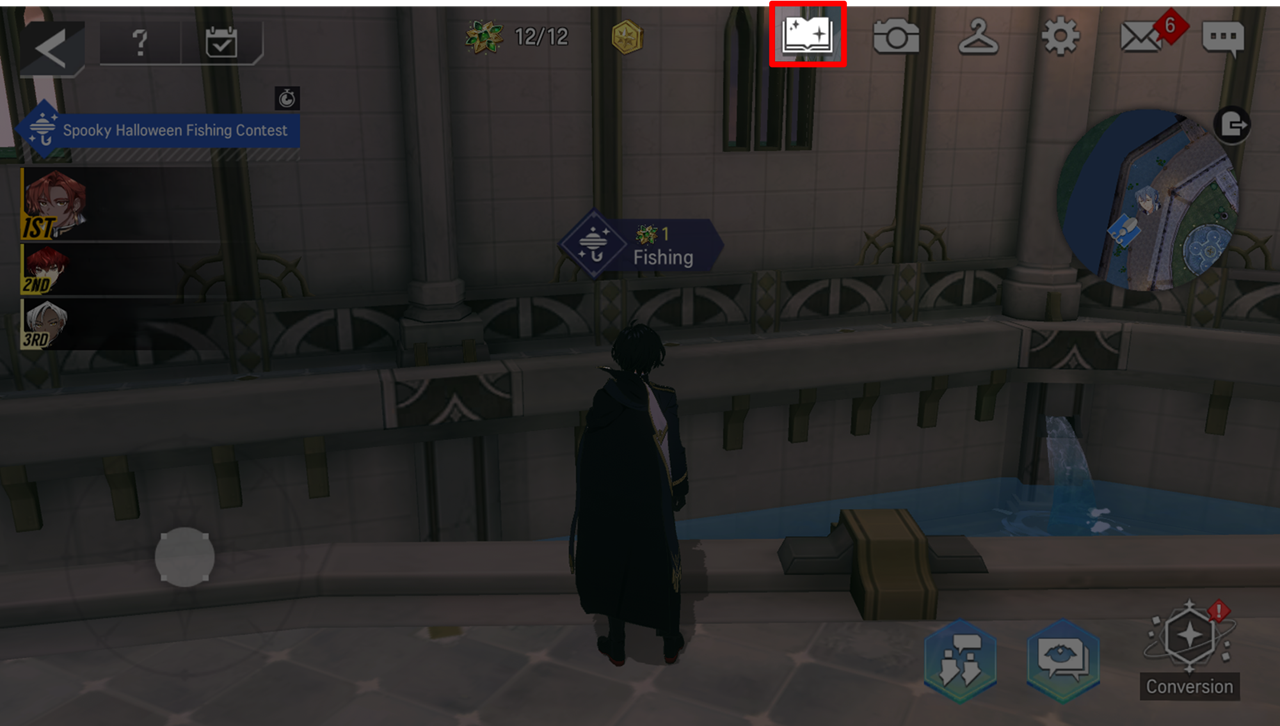Open the gear settings menu

click(x=1060, y=38)
